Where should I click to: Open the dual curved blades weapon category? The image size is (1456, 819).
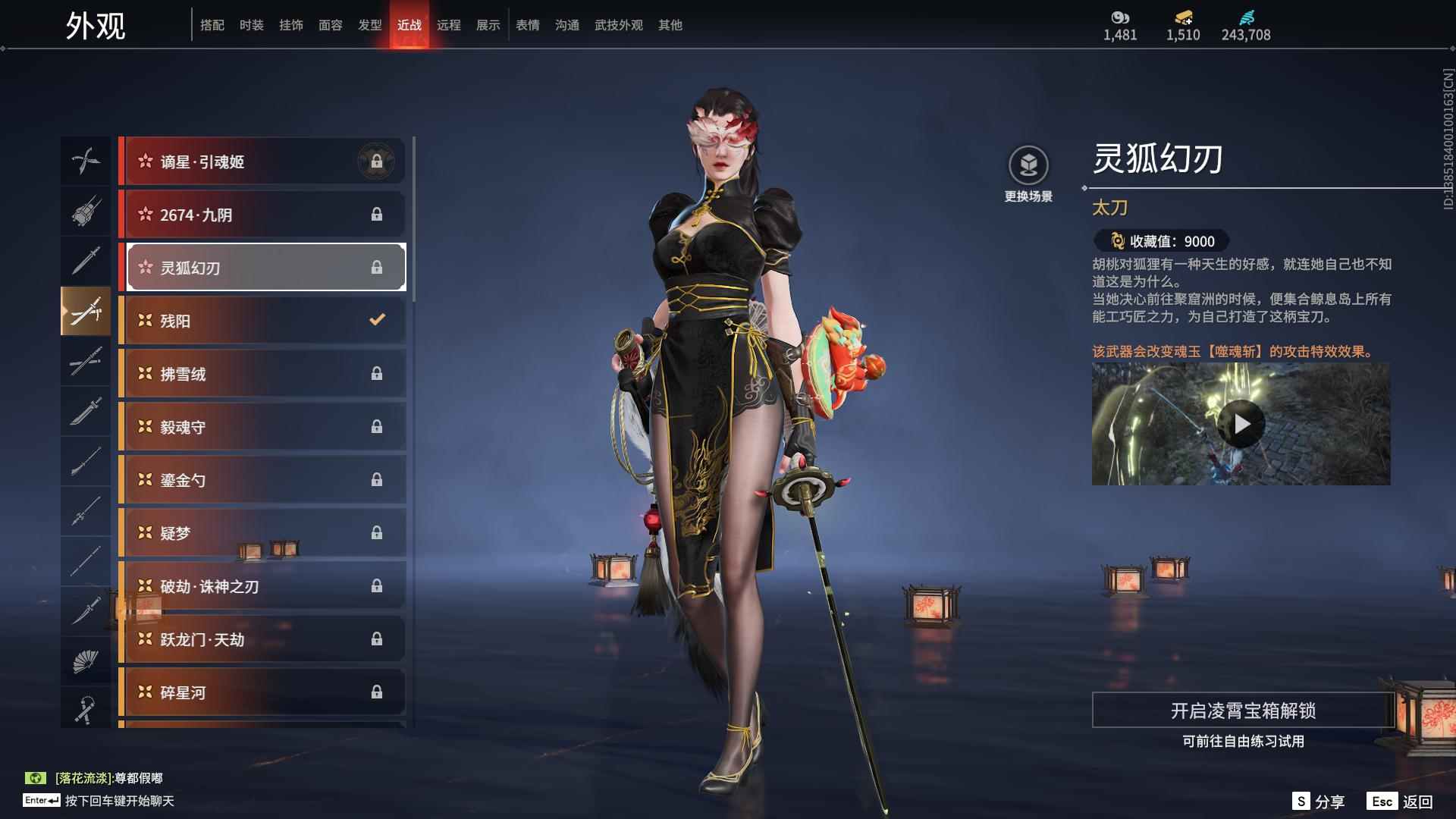point(86,161)
